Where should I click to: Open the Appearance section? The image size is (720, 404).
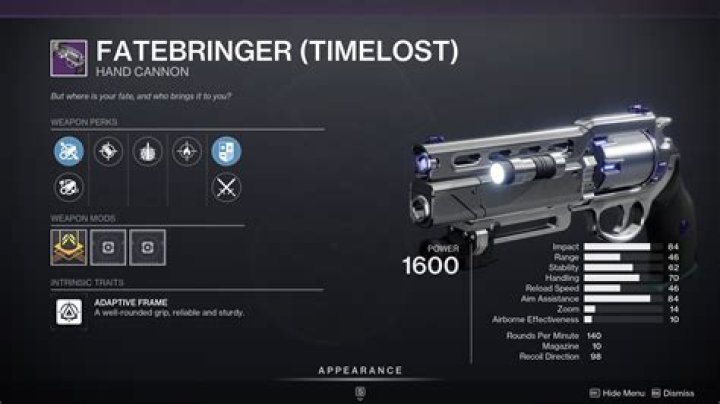[360, 370]
